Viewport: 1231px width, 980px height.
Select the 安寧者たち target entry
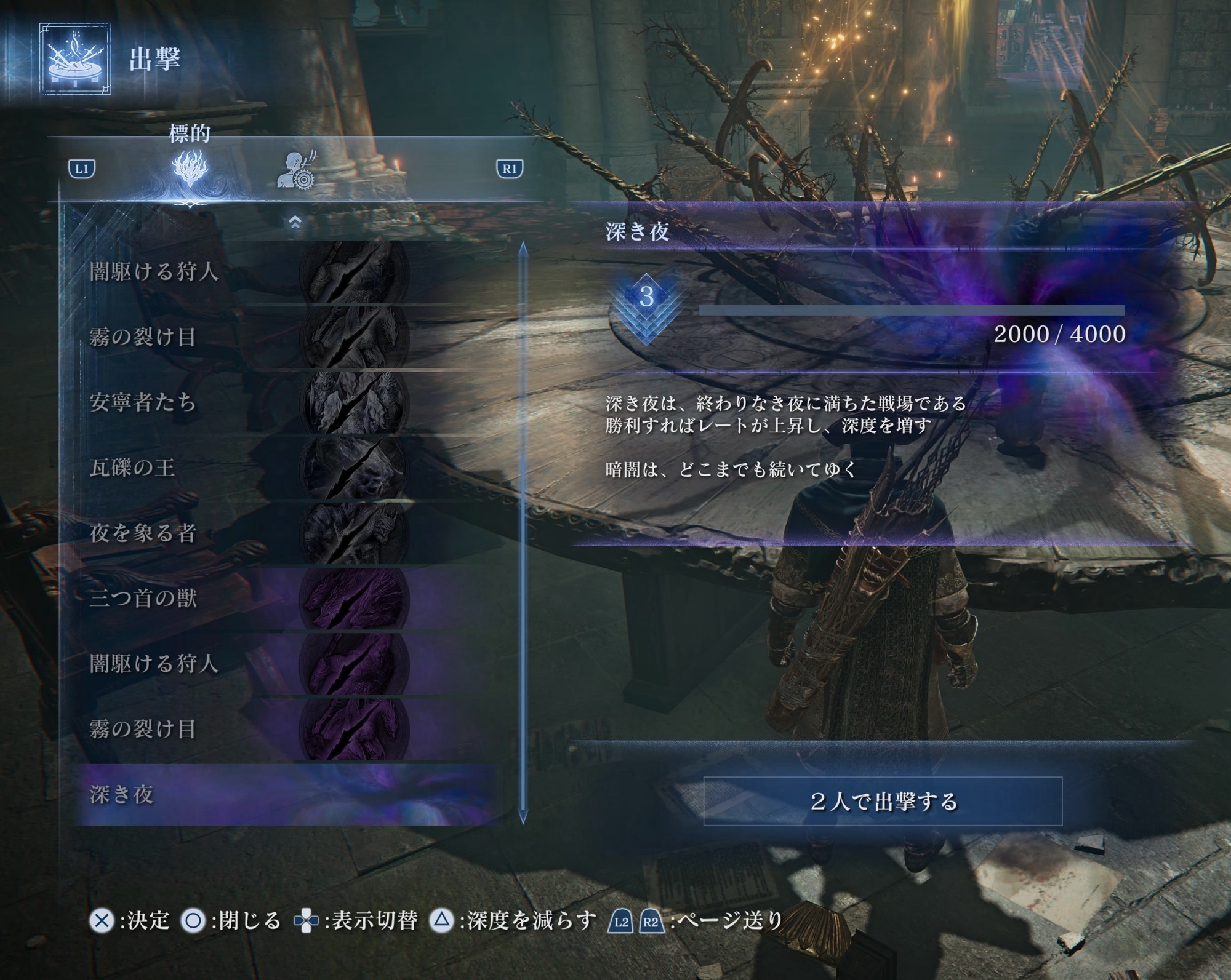click(x=246, y=402)
